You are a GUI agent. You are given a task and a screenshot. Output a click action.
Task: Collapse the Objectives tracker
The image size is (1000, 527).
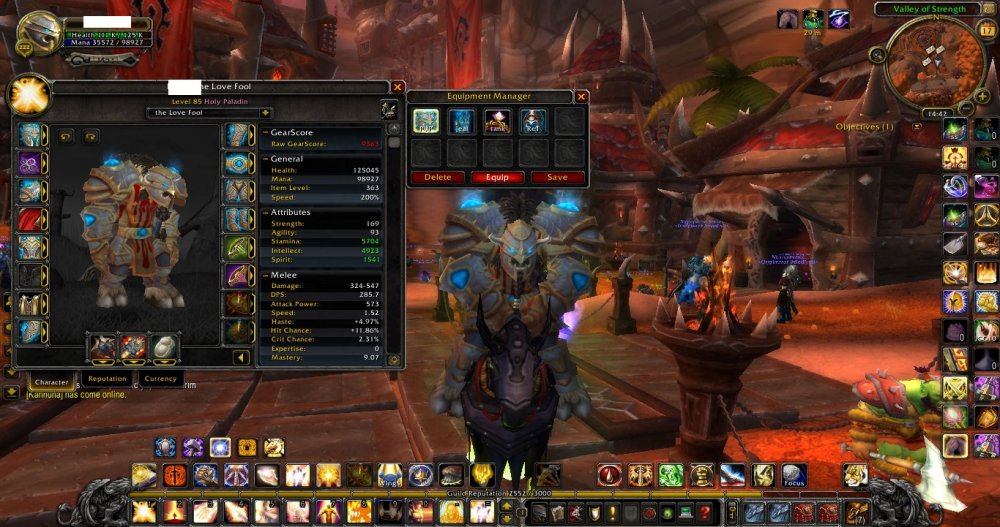pyautogui.click(x=917, y=127)
